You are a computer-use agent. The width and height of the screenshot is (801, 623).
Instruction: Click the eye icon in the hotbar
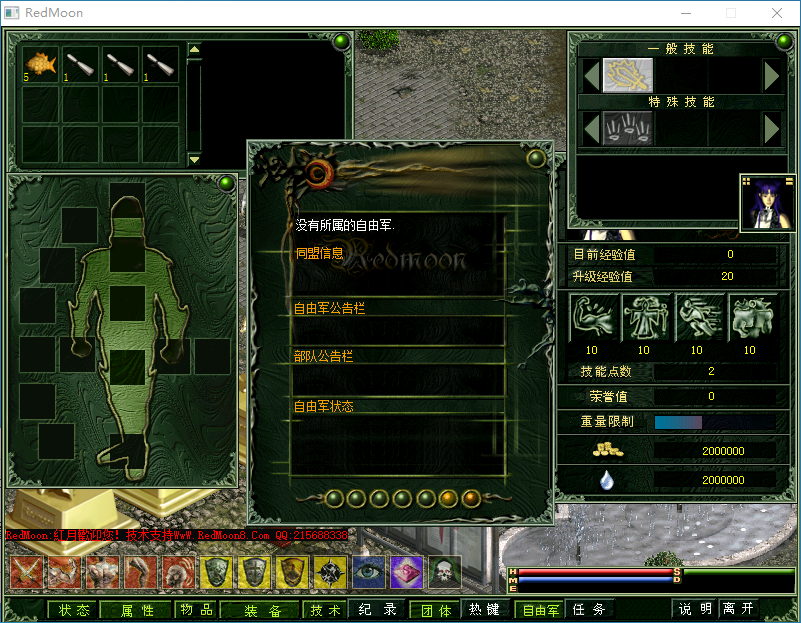tap(368, 572)
